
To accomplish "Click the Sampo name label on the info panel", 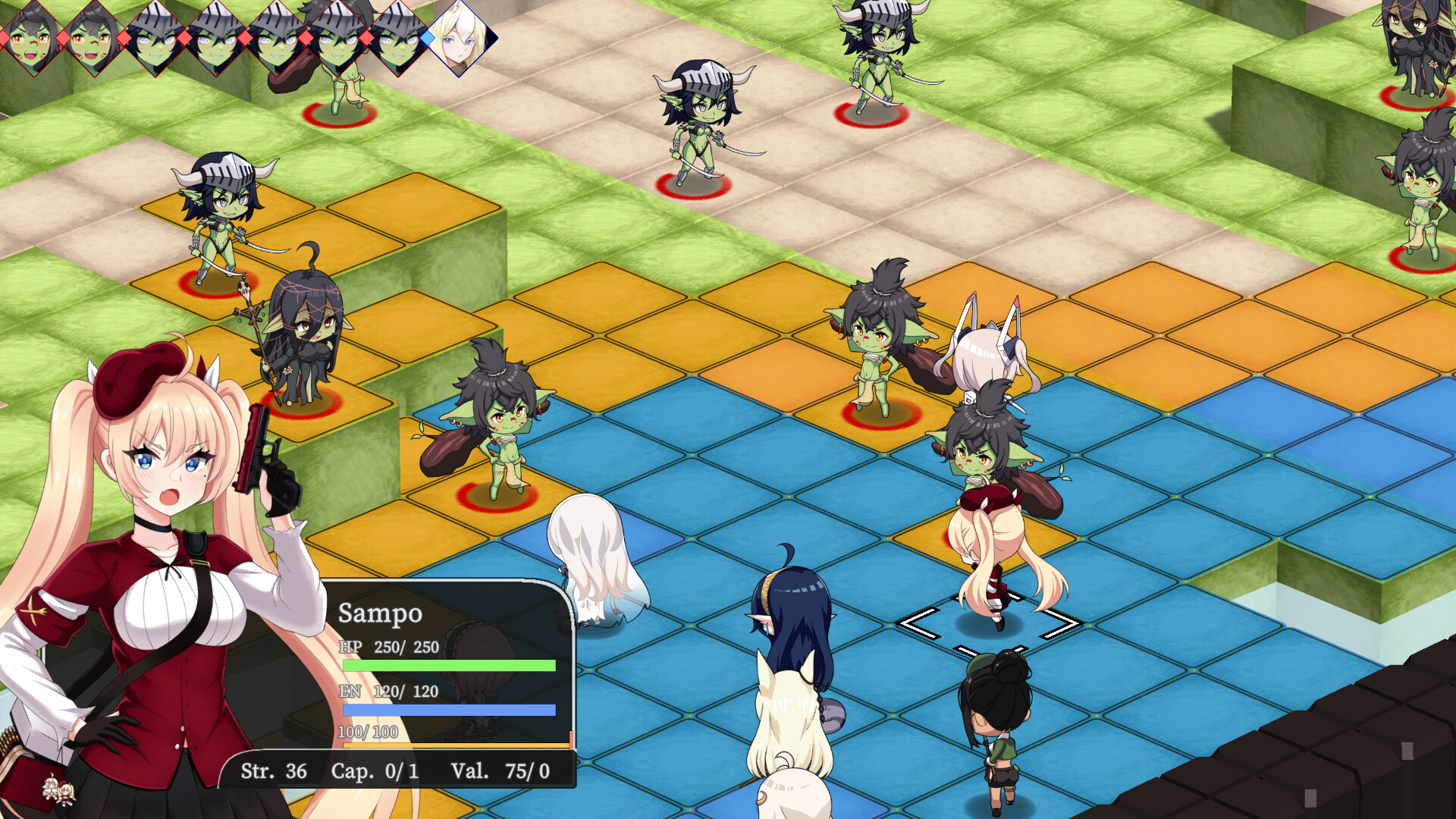I will tap(381, 614).
